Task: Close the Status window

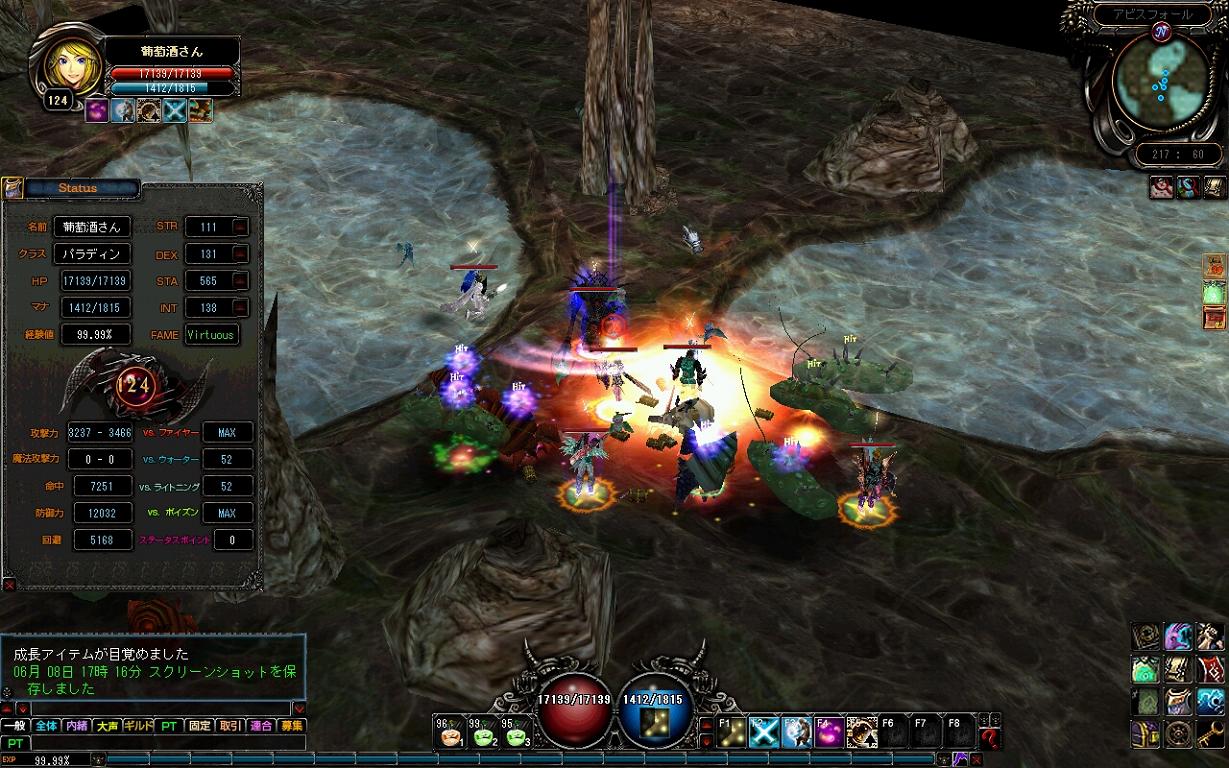Action: pos(9,584)
